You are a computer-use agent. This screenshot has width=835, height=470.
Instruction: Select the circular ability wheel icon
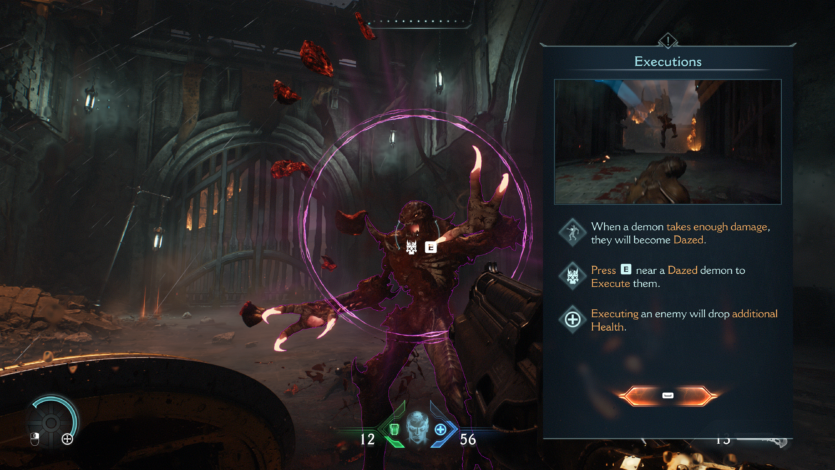(x=52, y=420)
